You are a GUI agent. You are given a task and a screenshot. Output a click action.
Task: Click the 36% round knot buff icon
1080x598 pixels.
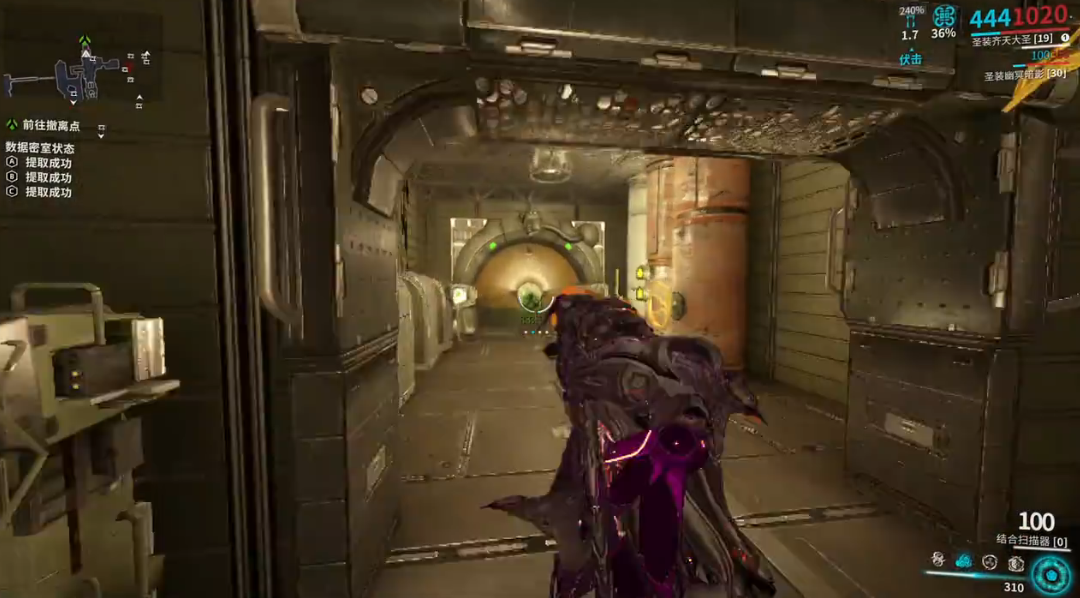(944, 18)
